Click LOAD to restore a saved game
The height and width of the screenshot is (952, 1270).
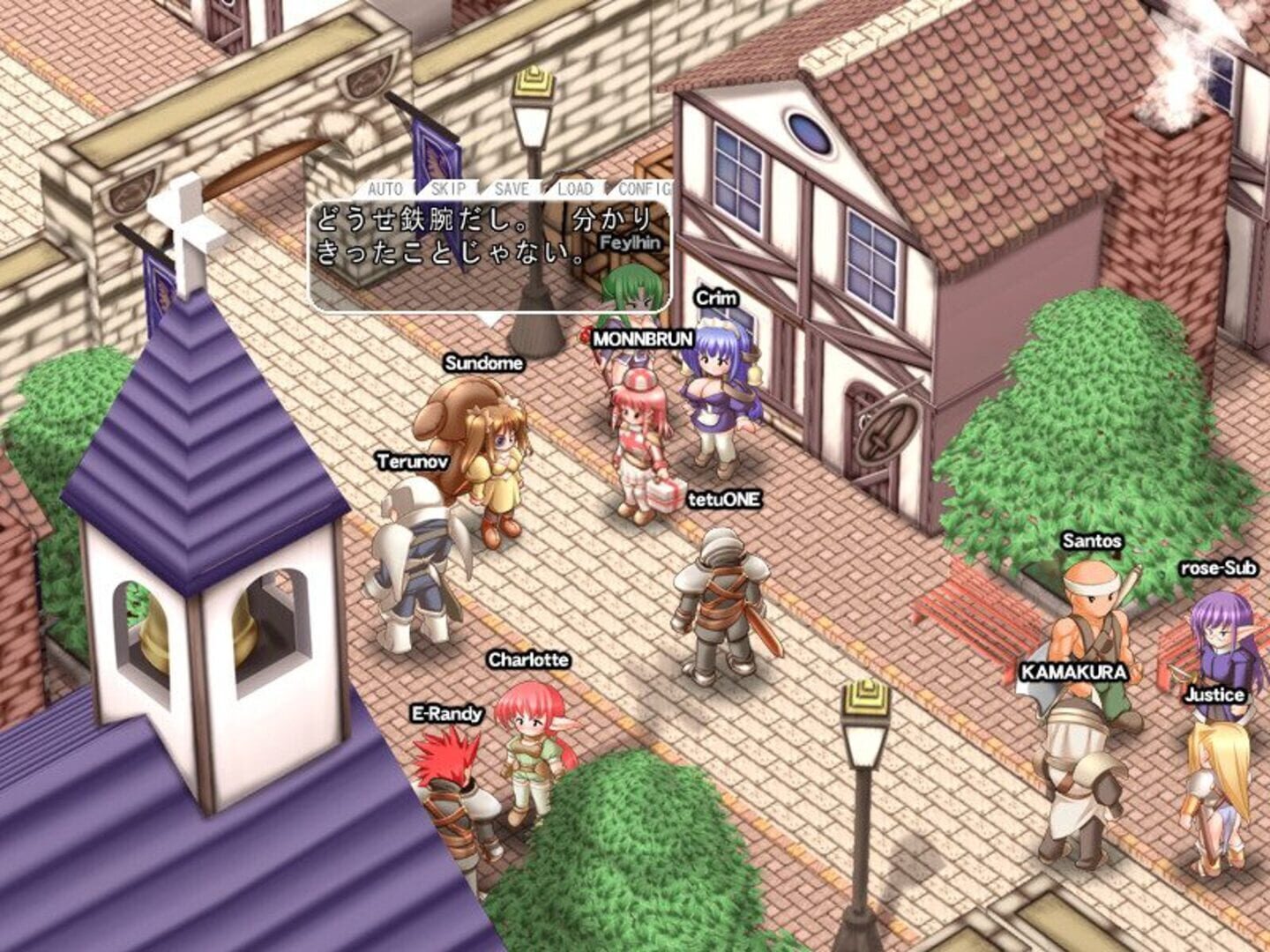pyautogui.click(x=574, y=189)
